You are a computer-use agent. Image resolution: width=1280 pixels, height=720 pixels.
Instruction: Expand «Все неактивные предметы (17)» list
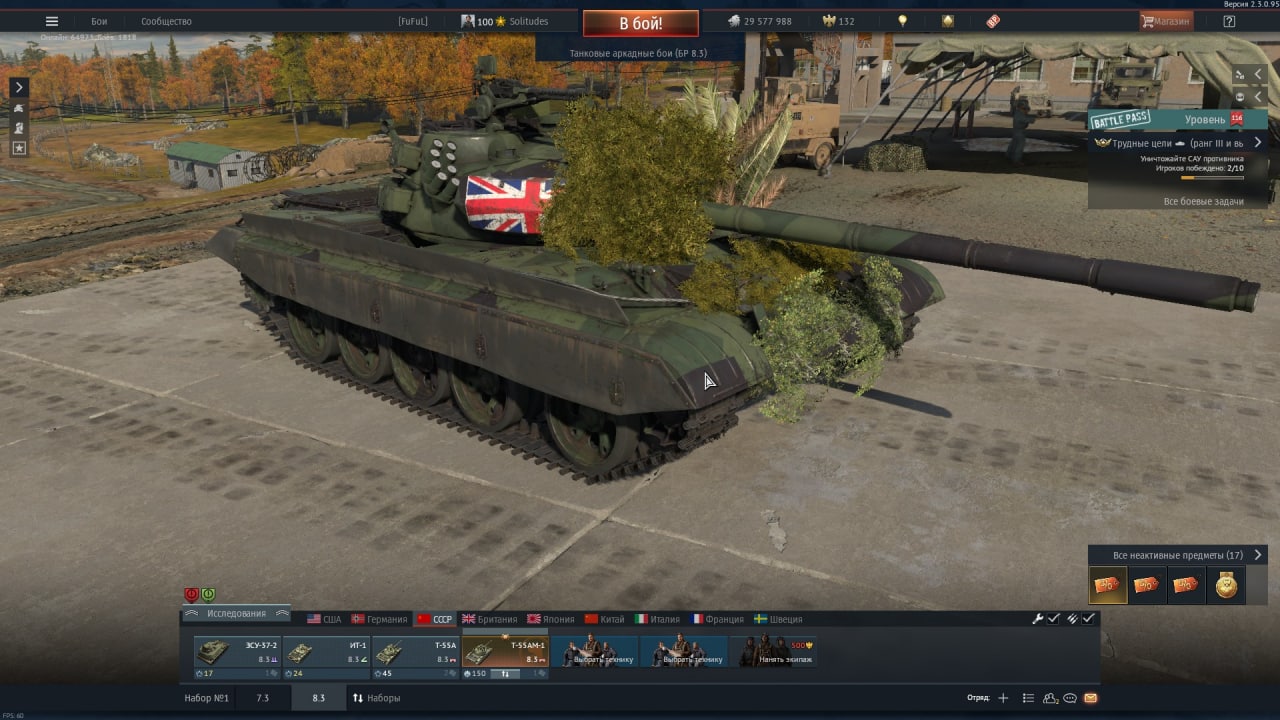[1177, 555]
